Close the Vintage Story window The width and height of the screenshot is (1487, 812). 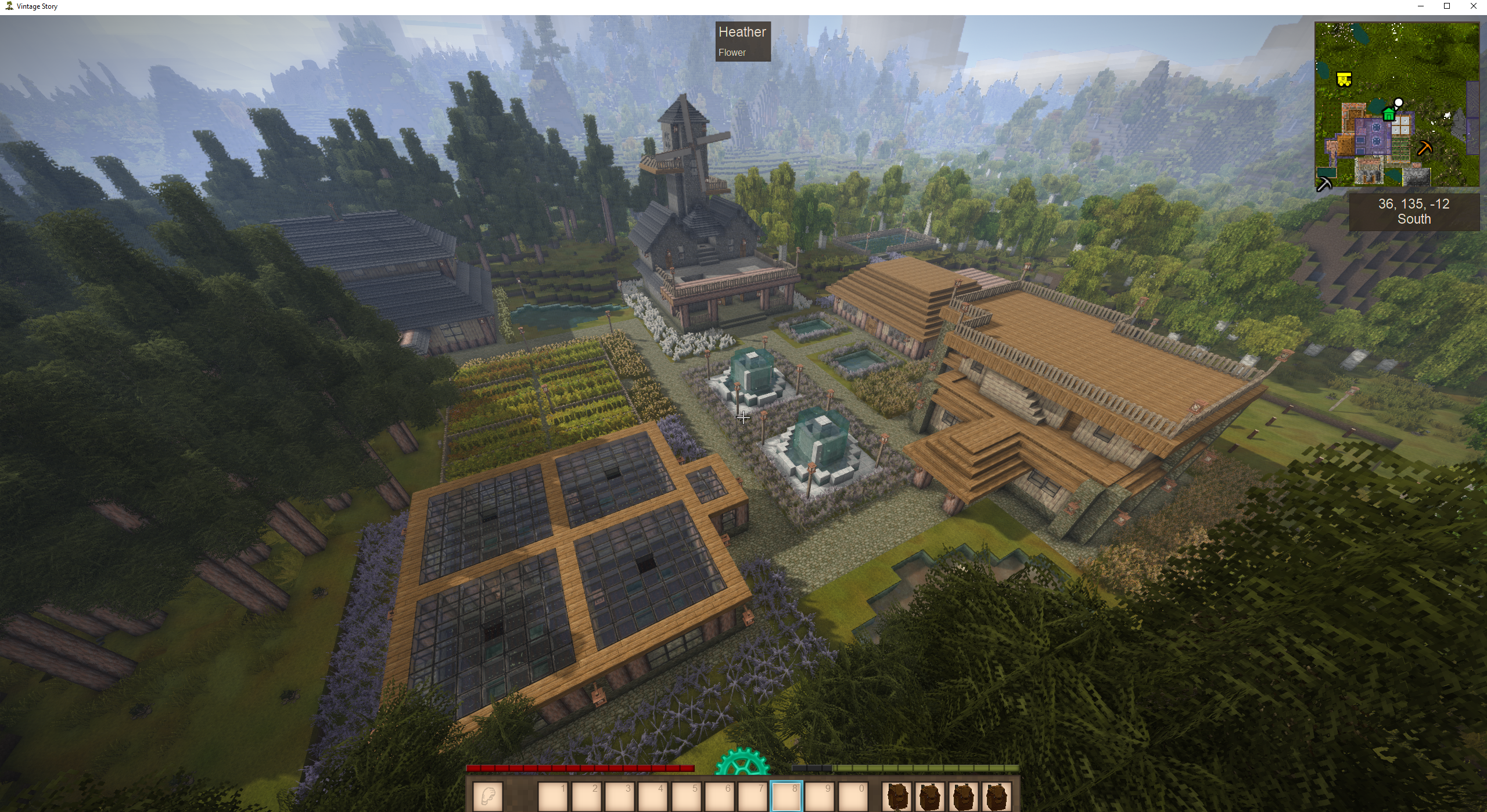tap(1473, 6)
